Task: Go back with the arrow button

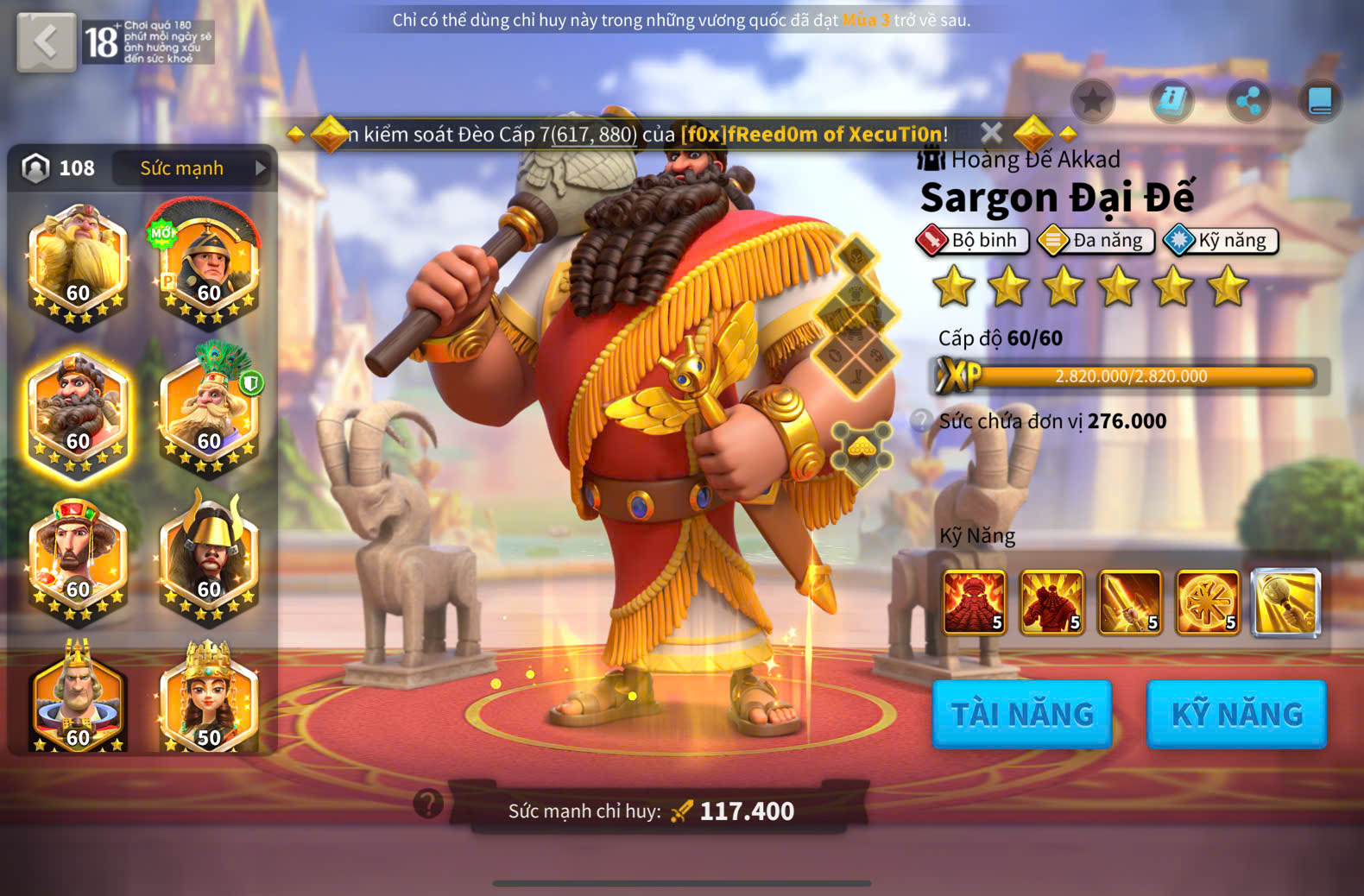Action: [x=46, y=41]
